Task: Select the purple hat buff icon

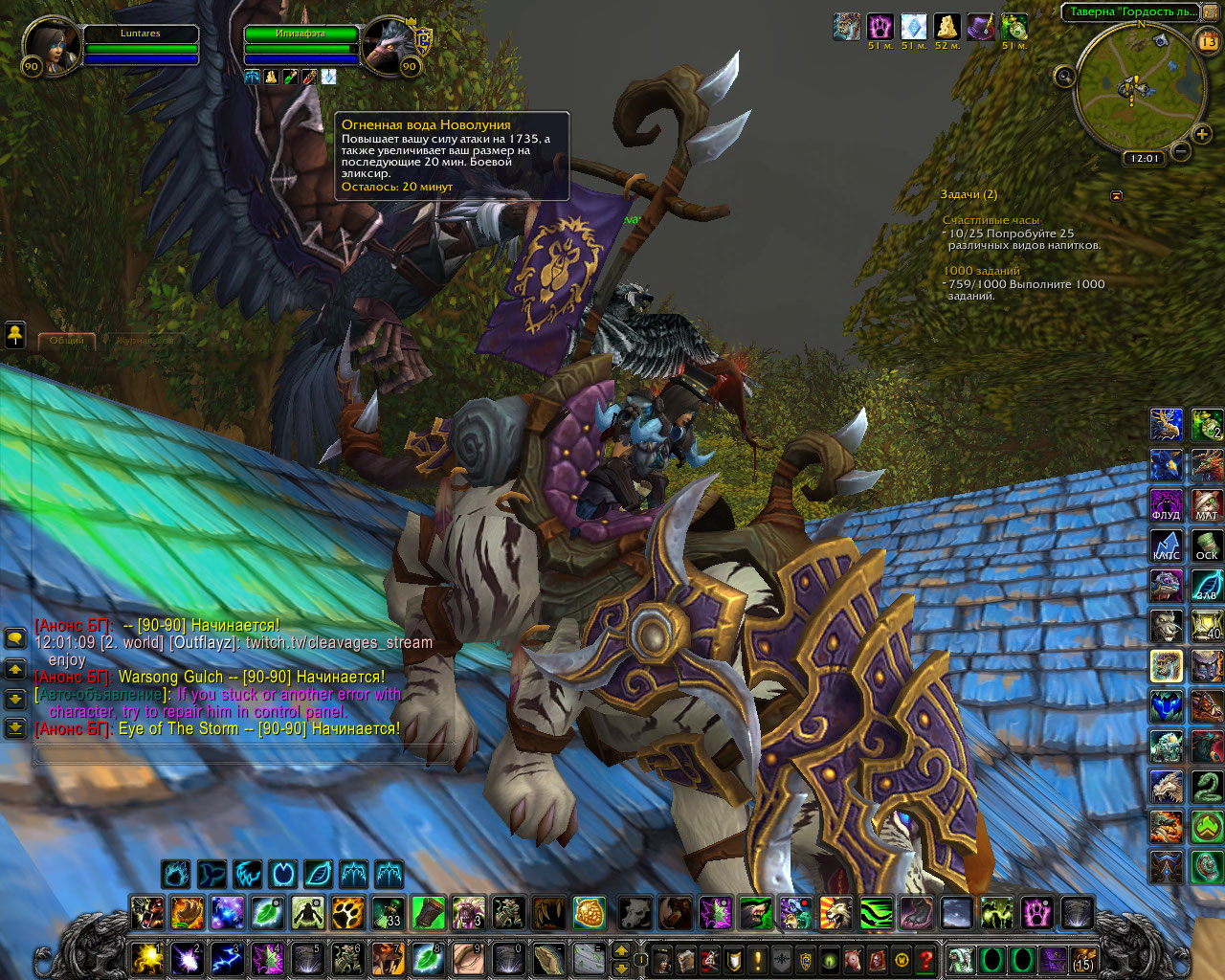Action: point(980,27)
